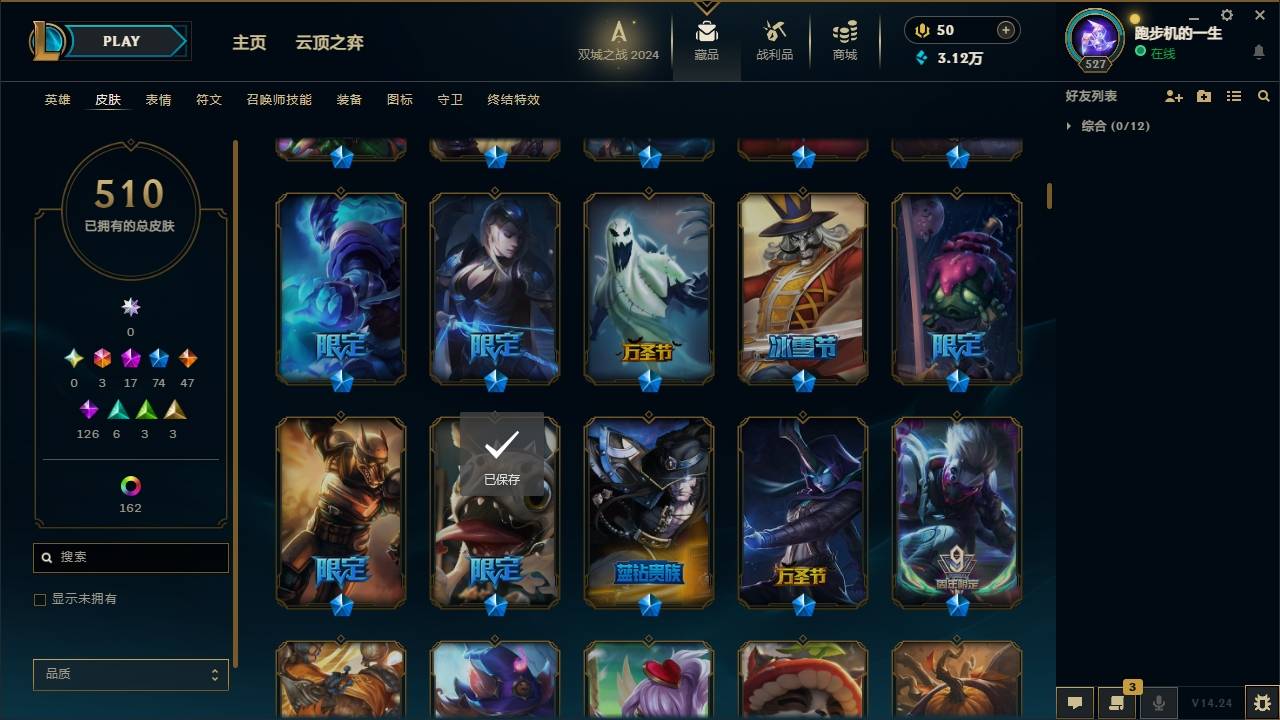Search friends with the magnifier icon

1263,96
